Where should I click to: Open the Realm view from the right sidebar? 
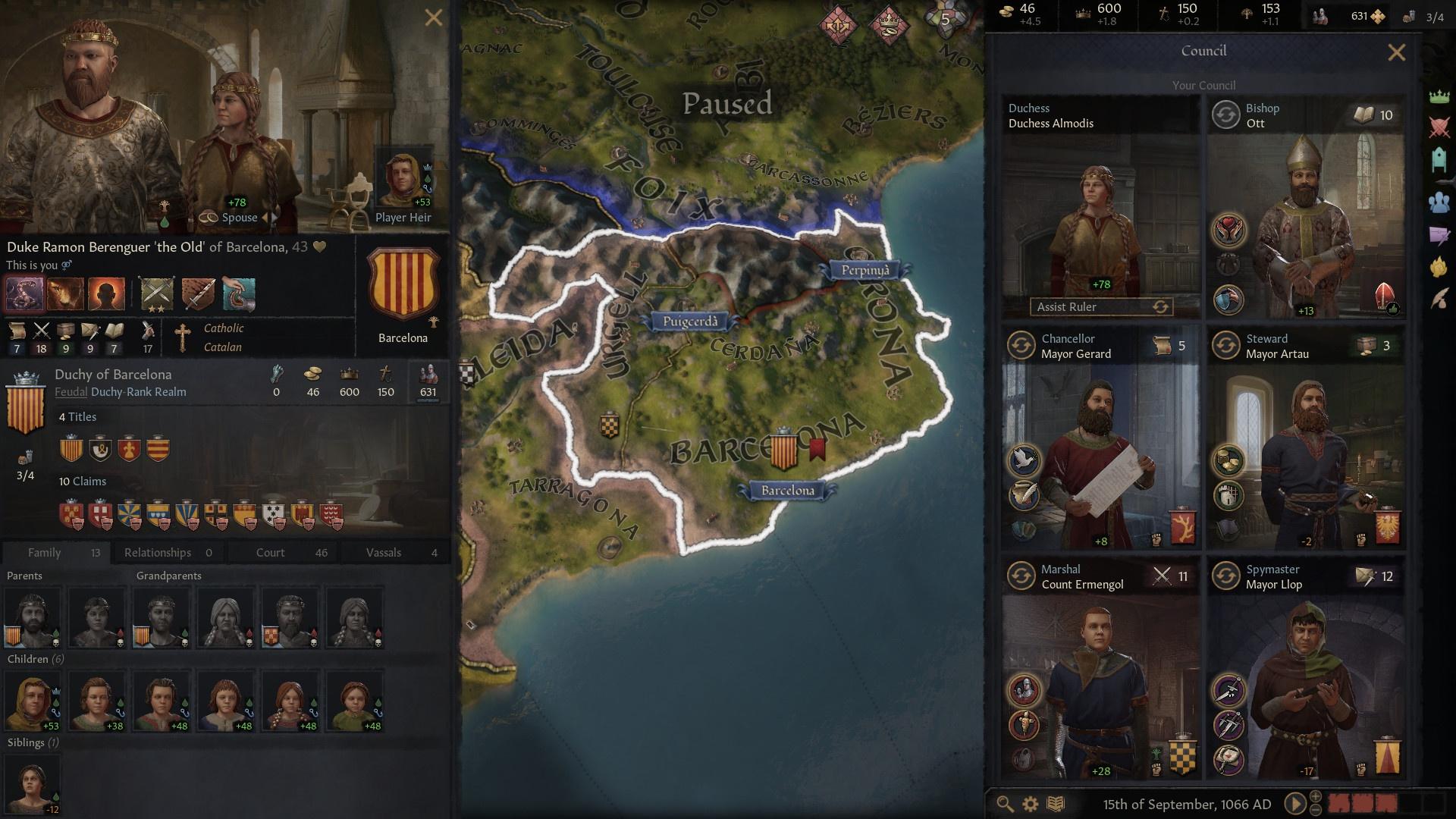(x=1439, y=96)
